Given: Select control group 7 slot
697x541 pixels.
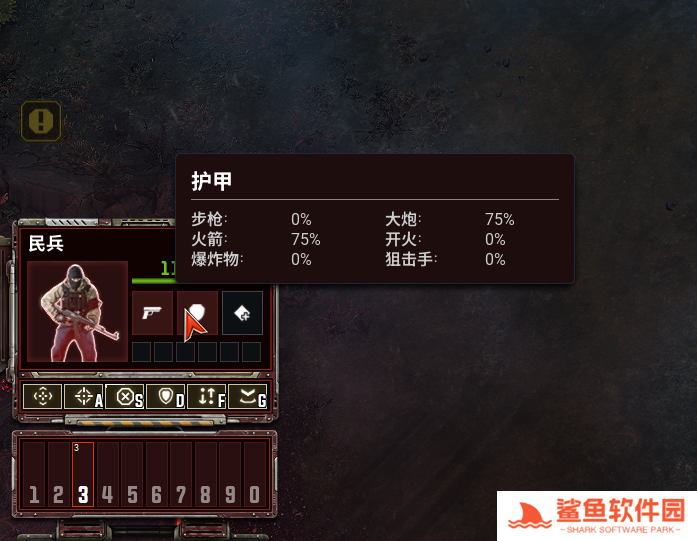Looking at the screenshot, I should (x=181, y=475).
